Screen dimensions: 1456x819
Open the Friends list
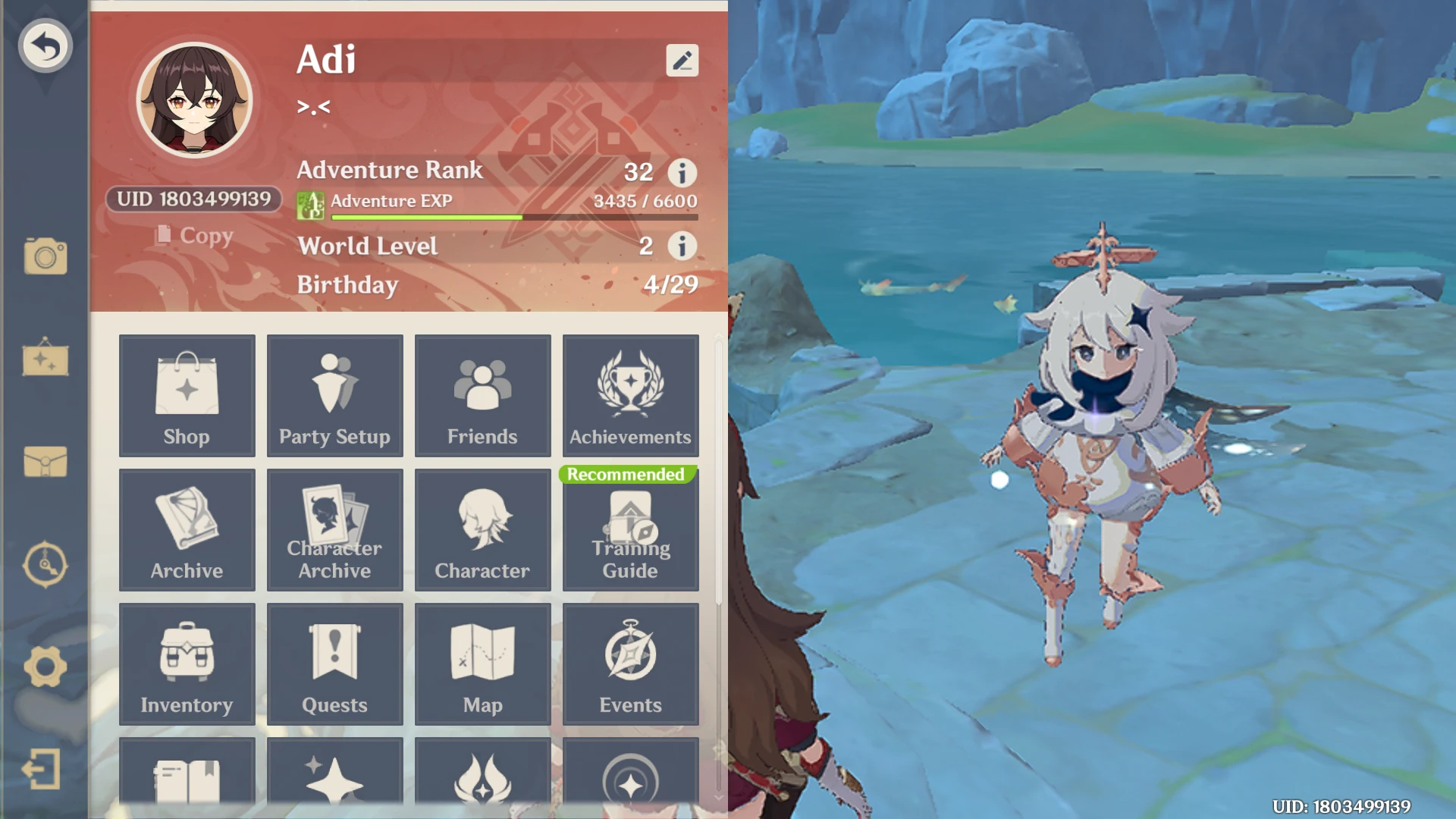[482, 396]
